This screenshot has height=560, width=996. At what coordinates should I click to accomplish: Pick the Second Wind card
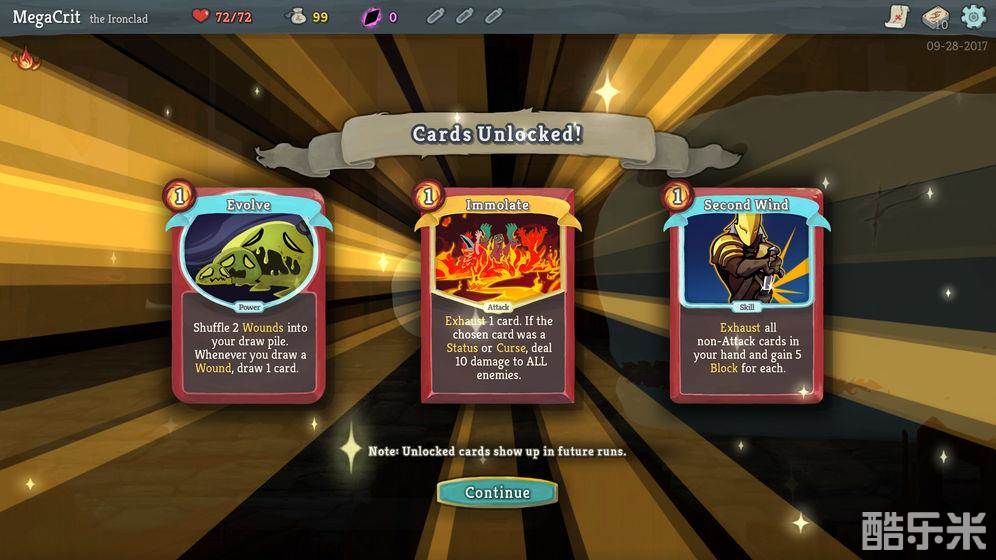tap(746, 295)
